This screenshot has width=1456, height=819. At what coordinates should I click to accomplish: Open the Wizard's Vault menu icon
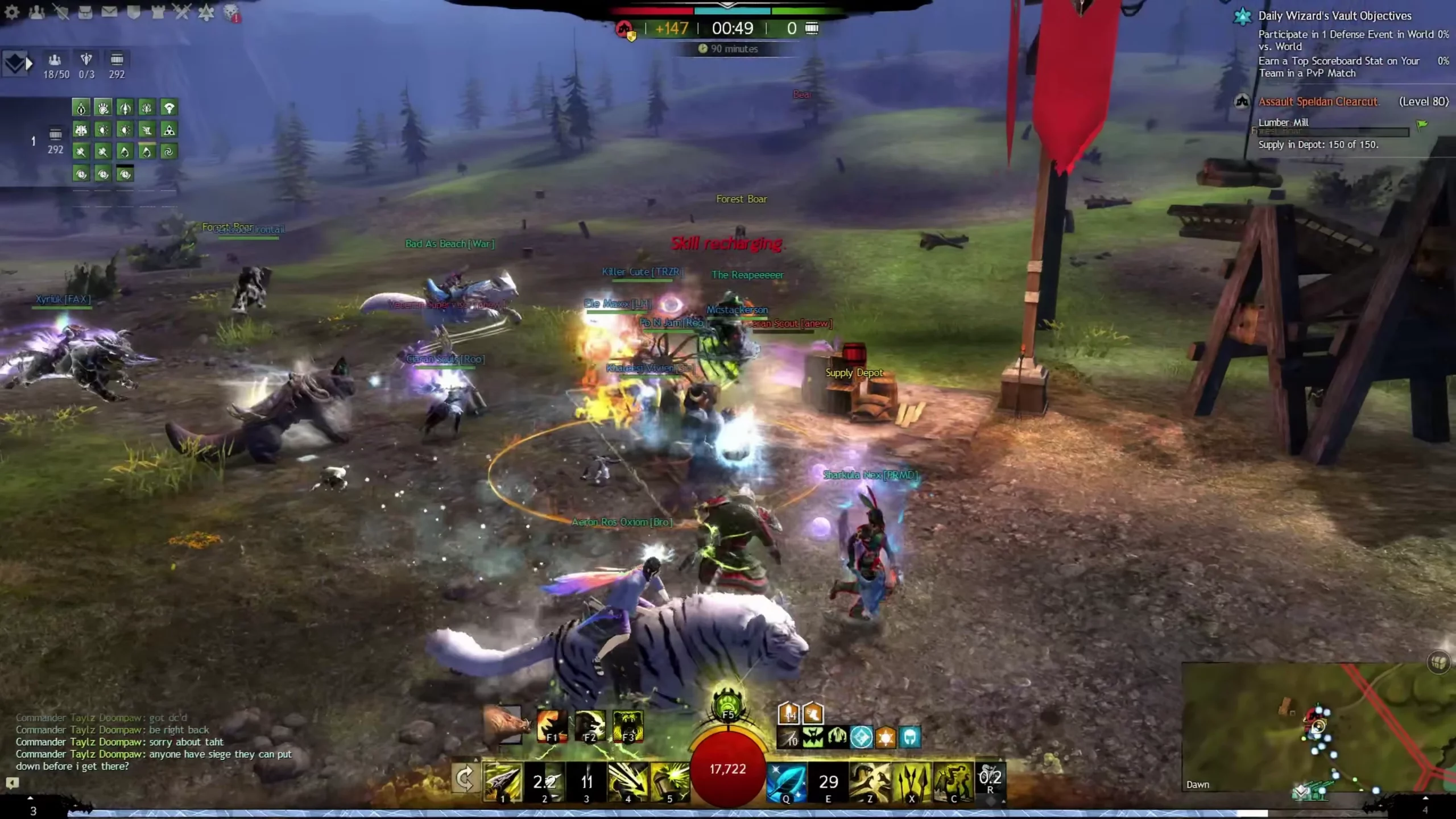coord(206,12)
